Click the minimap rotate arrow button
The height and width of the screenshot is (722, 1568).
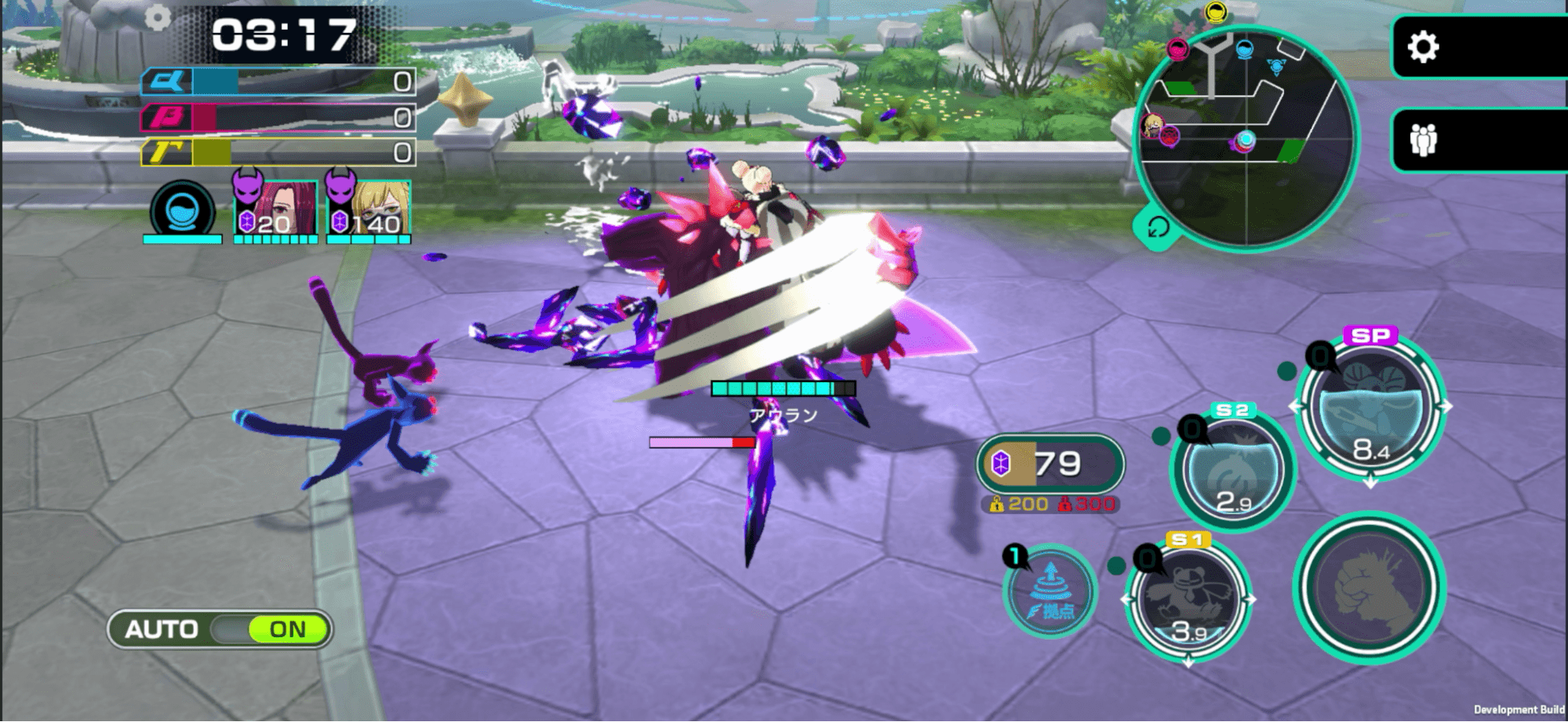tap(1156, 228)
